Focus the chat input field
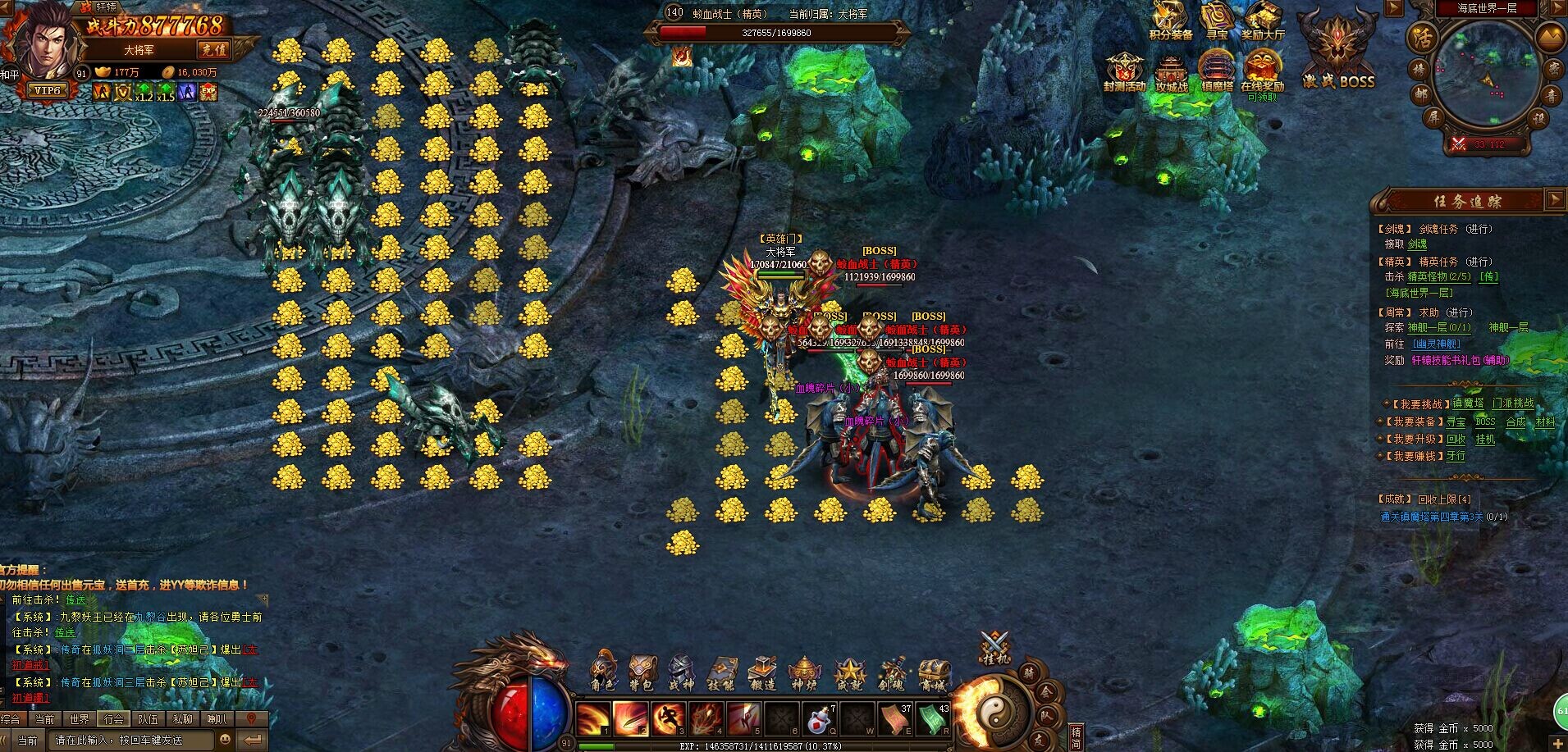1568x752 pixels. (x=131, y=740)
